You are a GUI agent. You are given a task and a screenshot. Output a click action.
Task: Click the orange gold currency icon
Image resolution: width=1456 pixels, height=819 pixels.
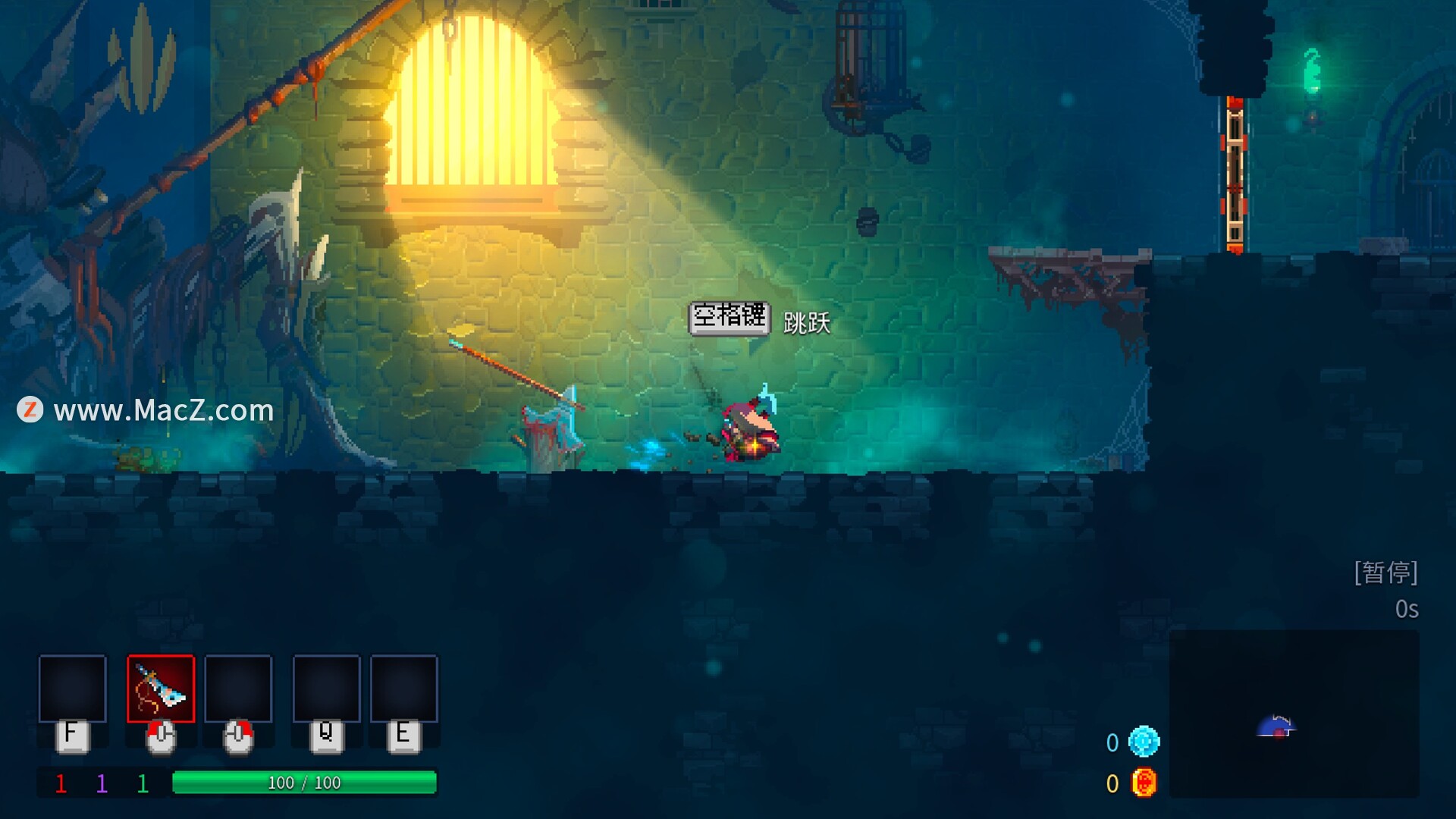pyautogui.click(x=1144, y=783)
